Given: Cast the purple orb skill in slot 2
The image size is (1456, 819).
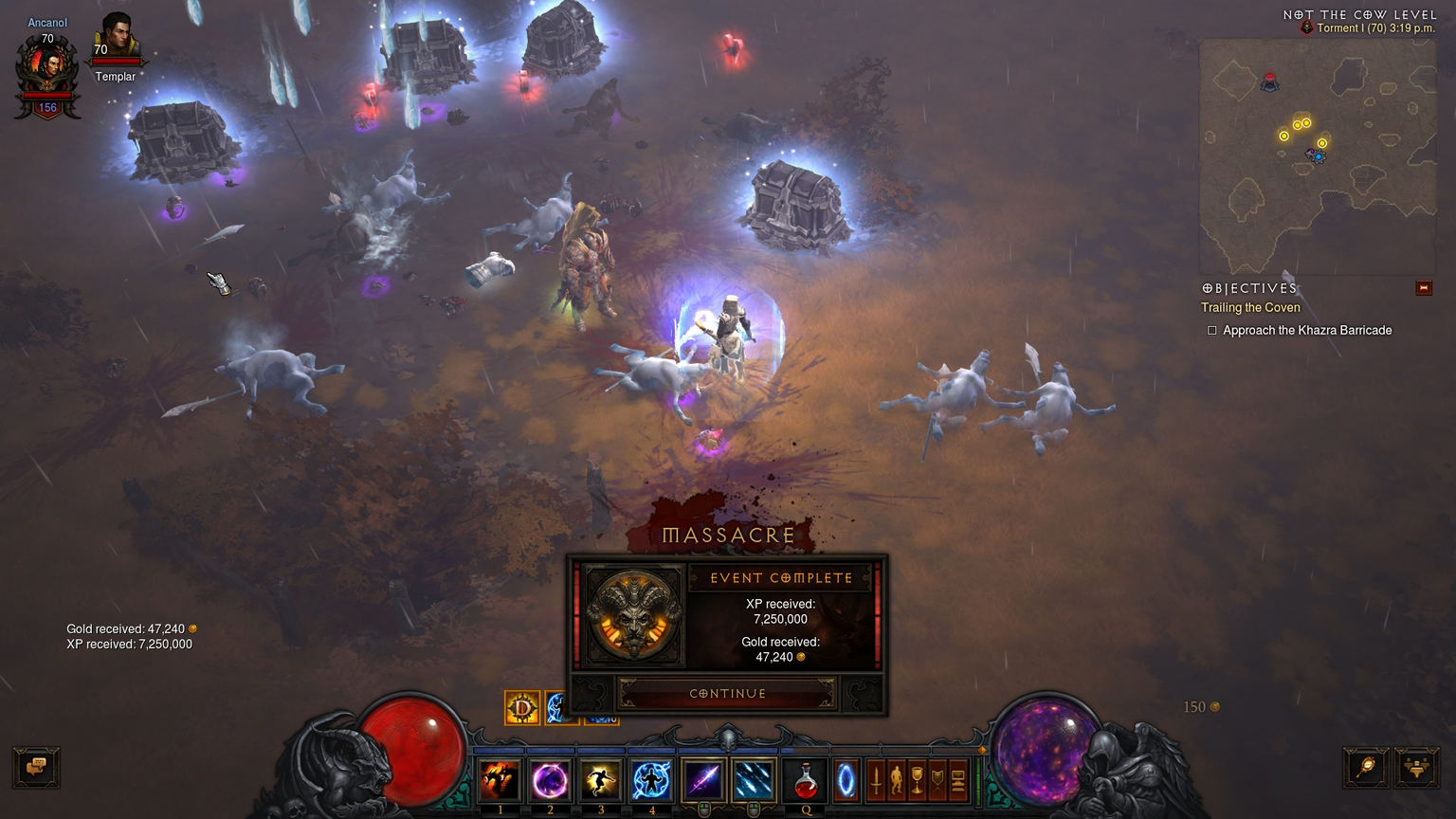Looking at the screenshot, I should [550, 780].
